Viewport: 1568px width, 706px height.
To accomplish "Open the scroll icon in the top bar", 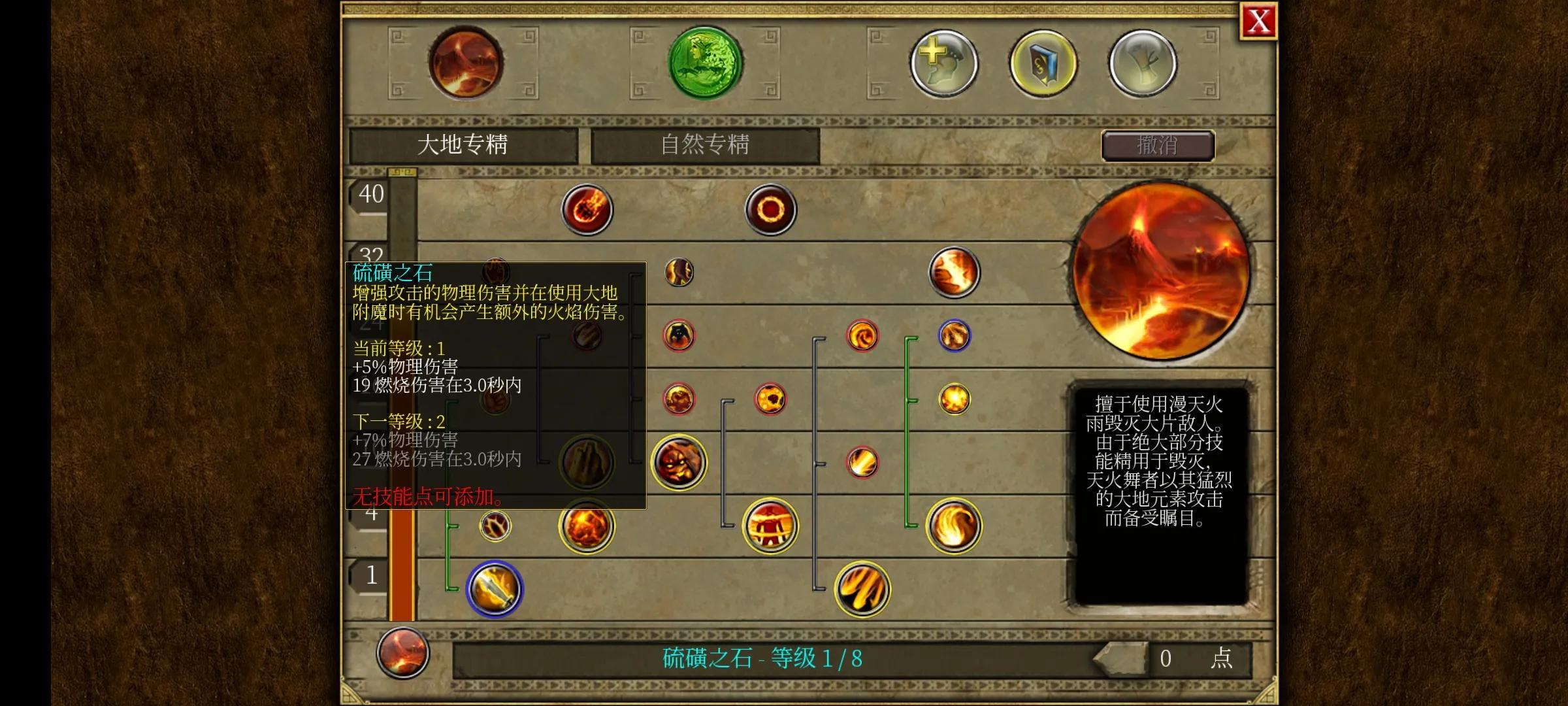I will pyautogui.click(x=1143, y=62).
